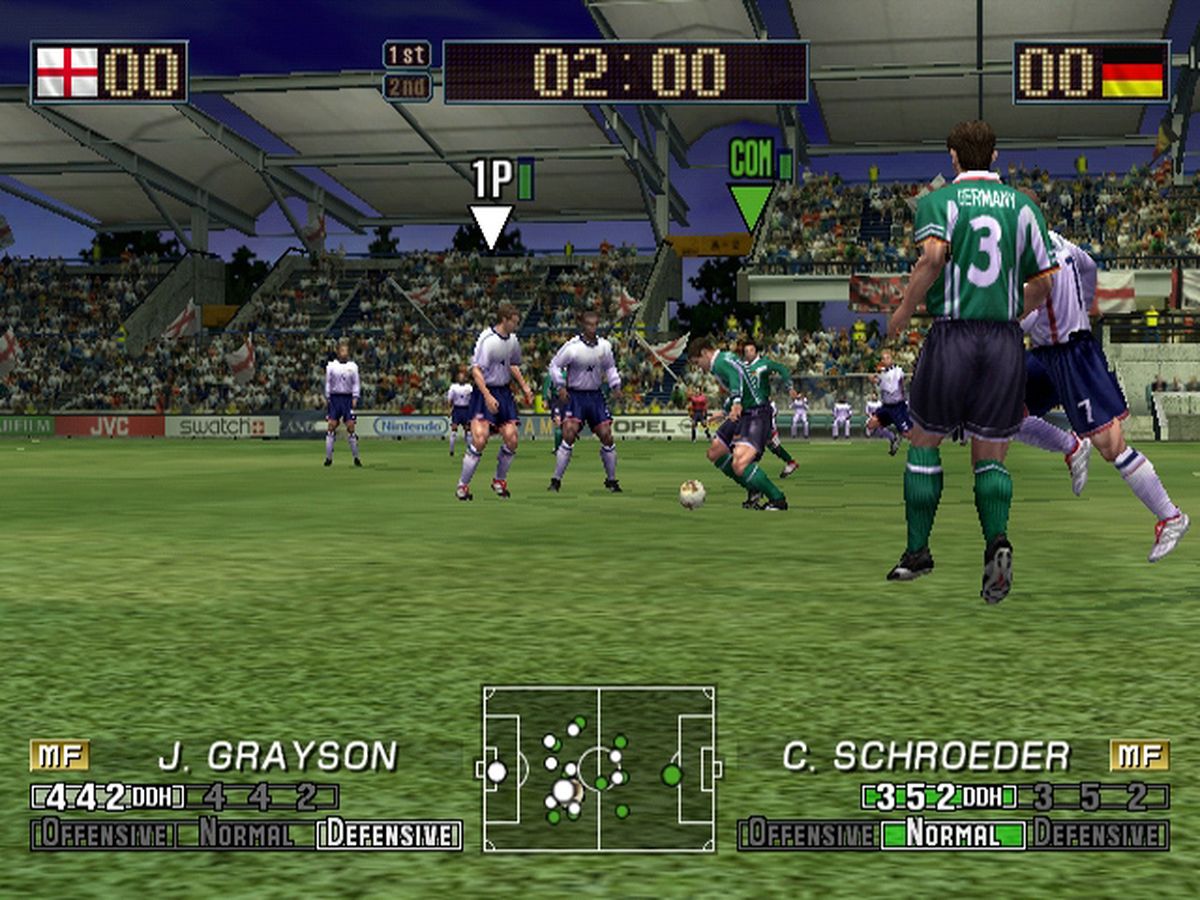The image size is (1200, 900).
Task: Click the pitch radar minimap
Action: click(x=598, y=768)
